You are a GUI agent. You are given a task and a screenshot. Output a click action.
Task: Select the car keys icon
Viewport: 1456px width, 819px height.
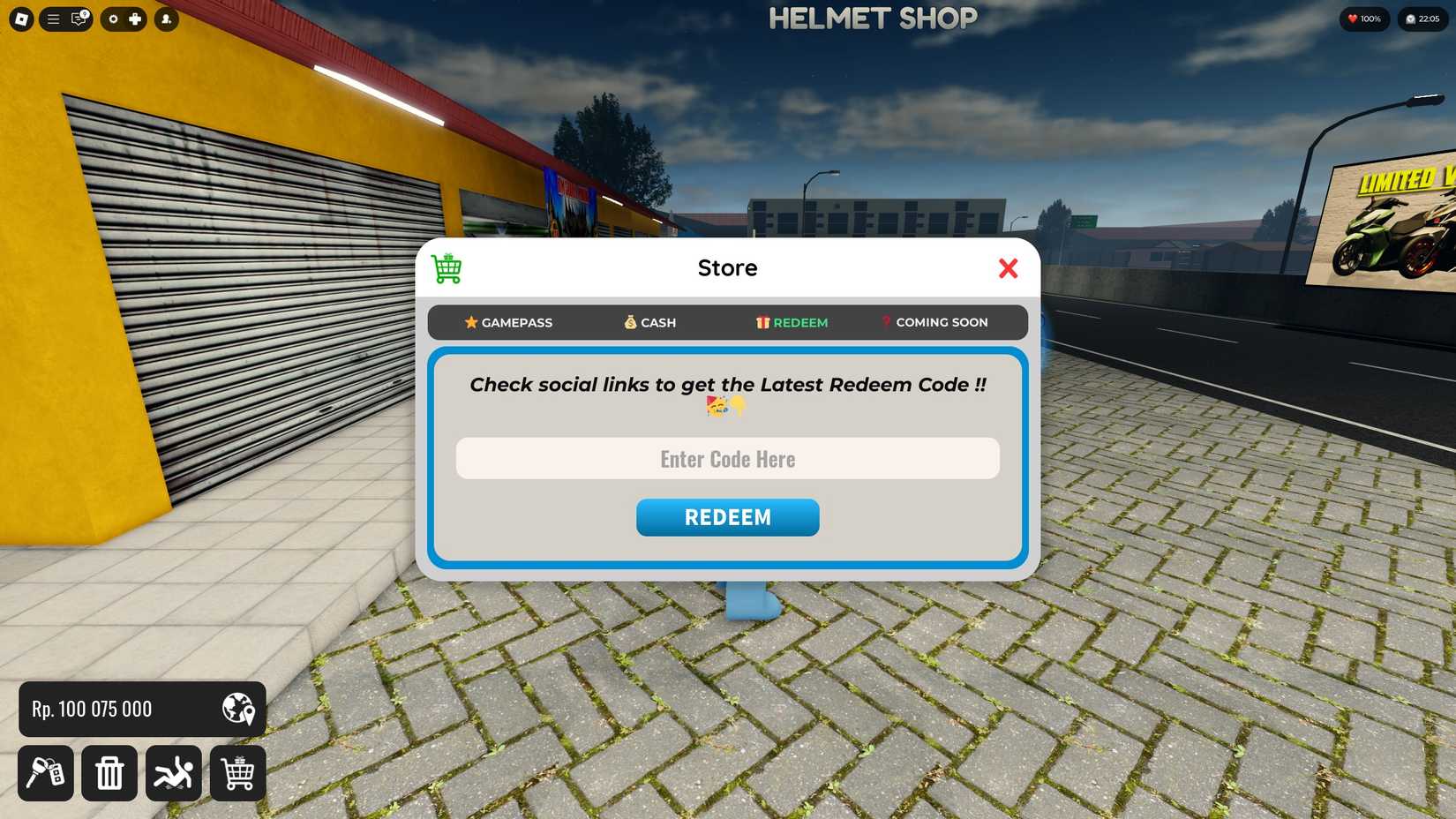(x=46, y=773)
